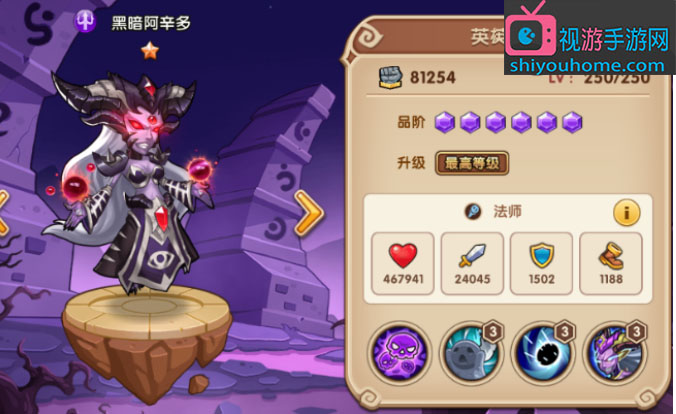Screen dimensions: 676x414
Task: Click the 最高等级 level-up button
Action: pyautogui.click(x=472, y=164)
